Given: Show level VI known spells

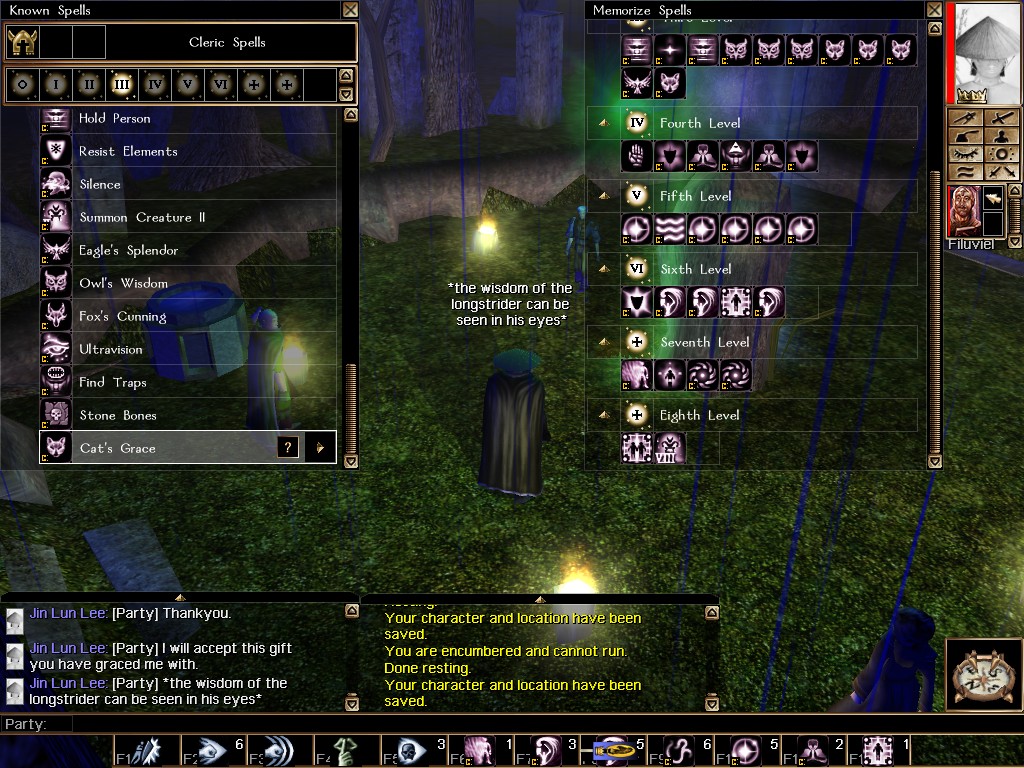Looking at the screenshot, I should (220, 85).
